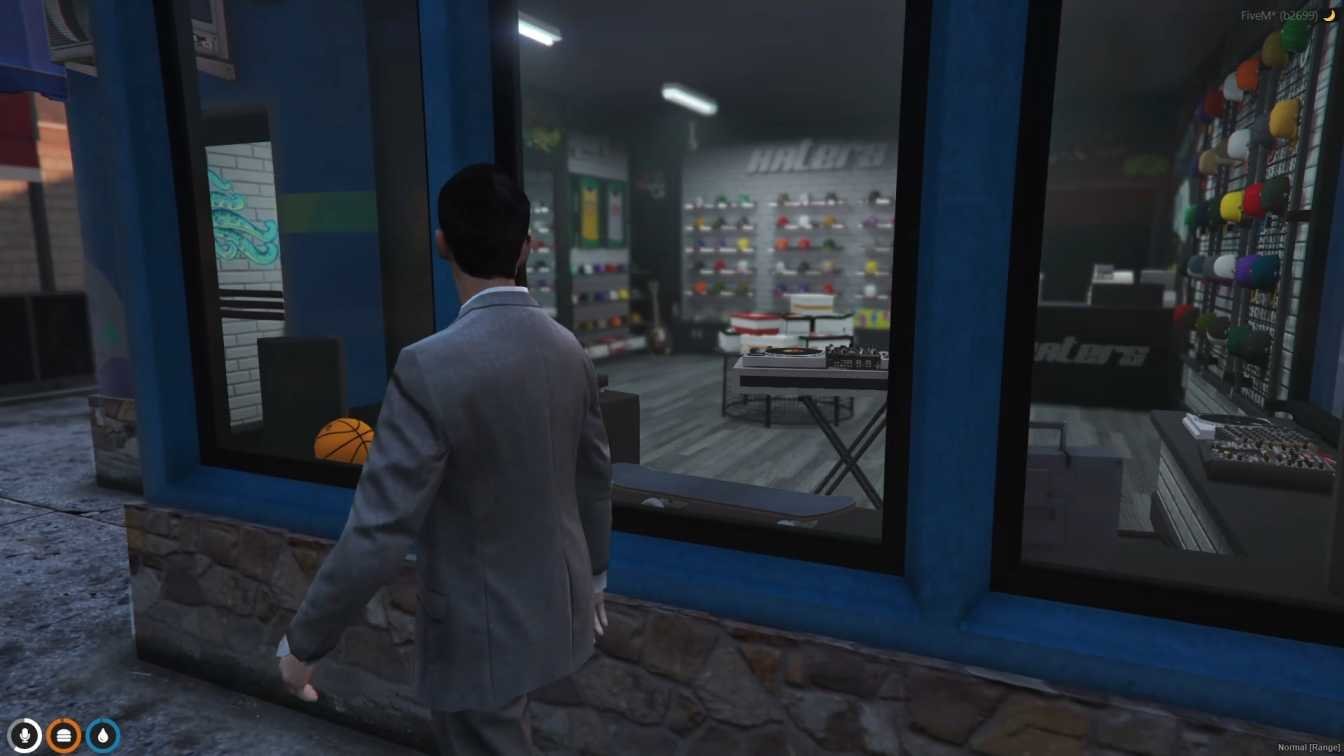Screen dimensions: 1344x756
Task: Click the water drop thirst icon
Action: coord(103,736)
